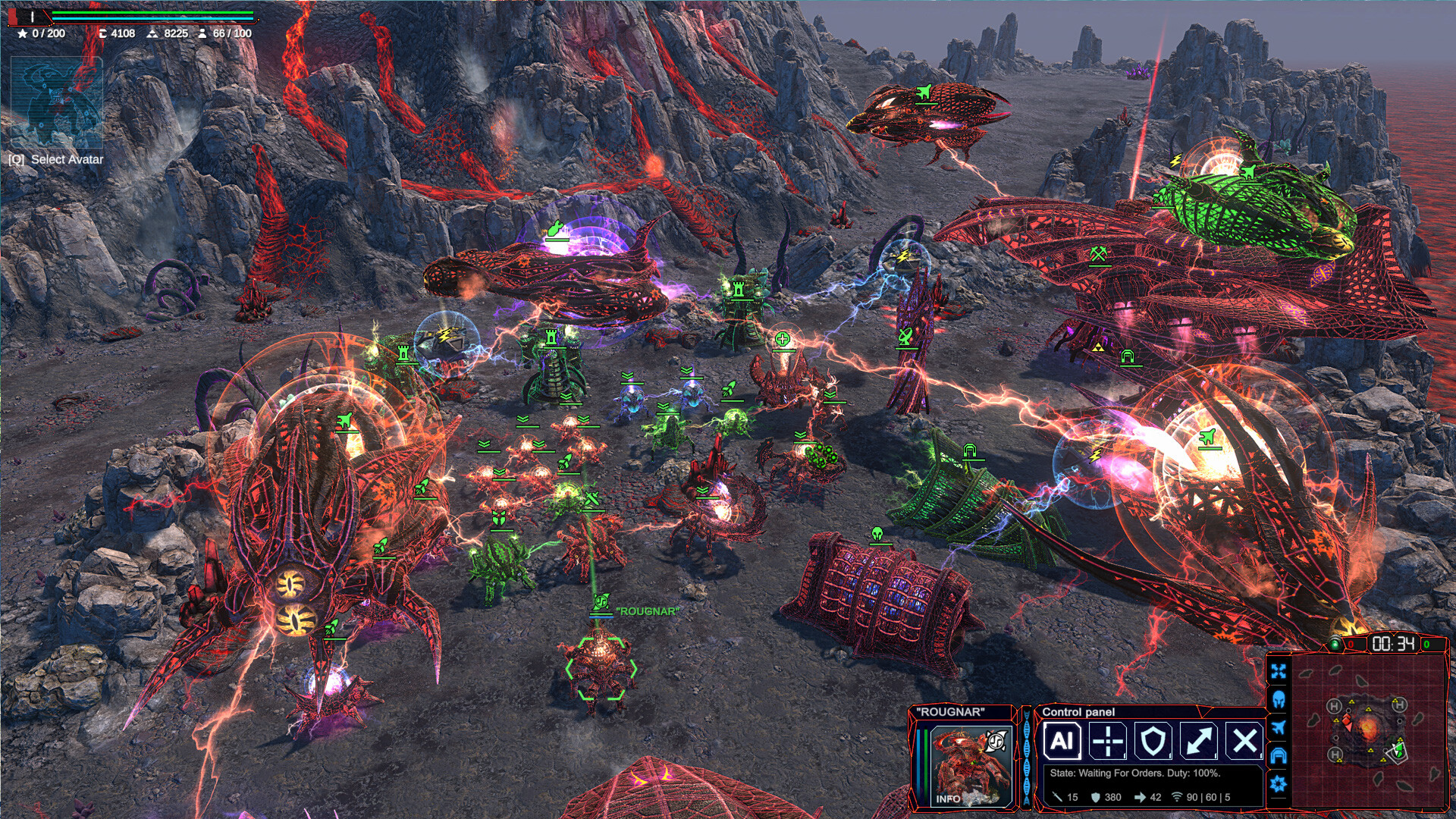Viewport: 1456px width, 819px height.
Task: Toggle the aircraft filter beside the minimap
Action: pyautogui.click(x=1280, y=726)
